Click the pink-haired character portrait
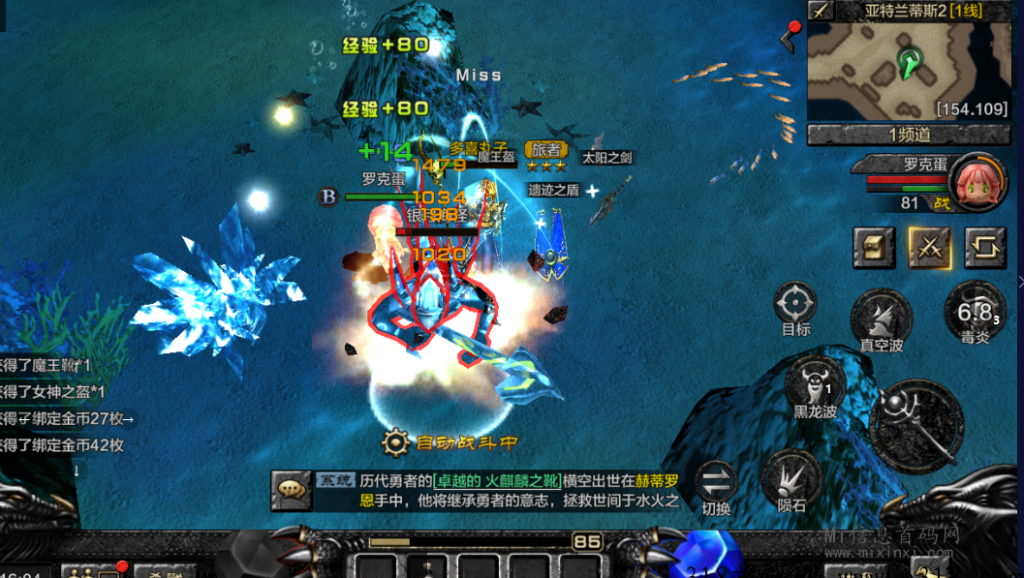Image resolution: width=1024 pixels, height=578 pixels. pos(977,182)
